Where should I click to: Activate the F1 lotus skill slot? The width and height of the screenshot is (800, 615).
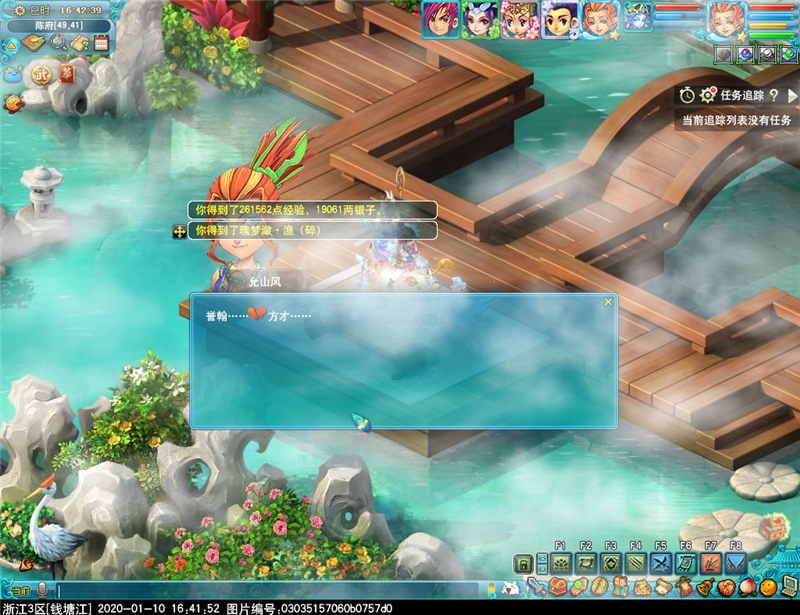(x=560, y=565)
